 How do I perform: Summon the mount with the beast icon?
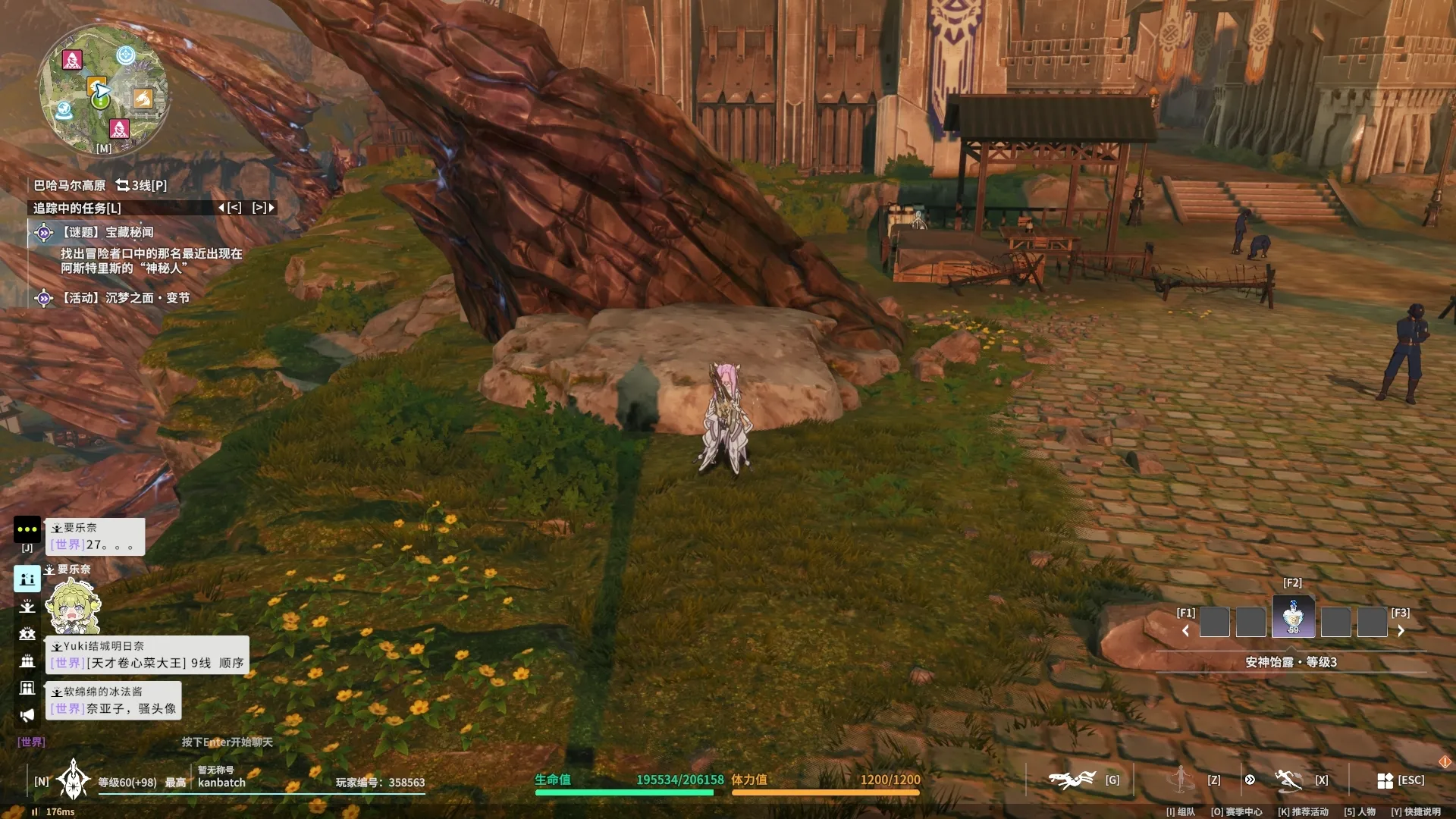pos(1072,780)
